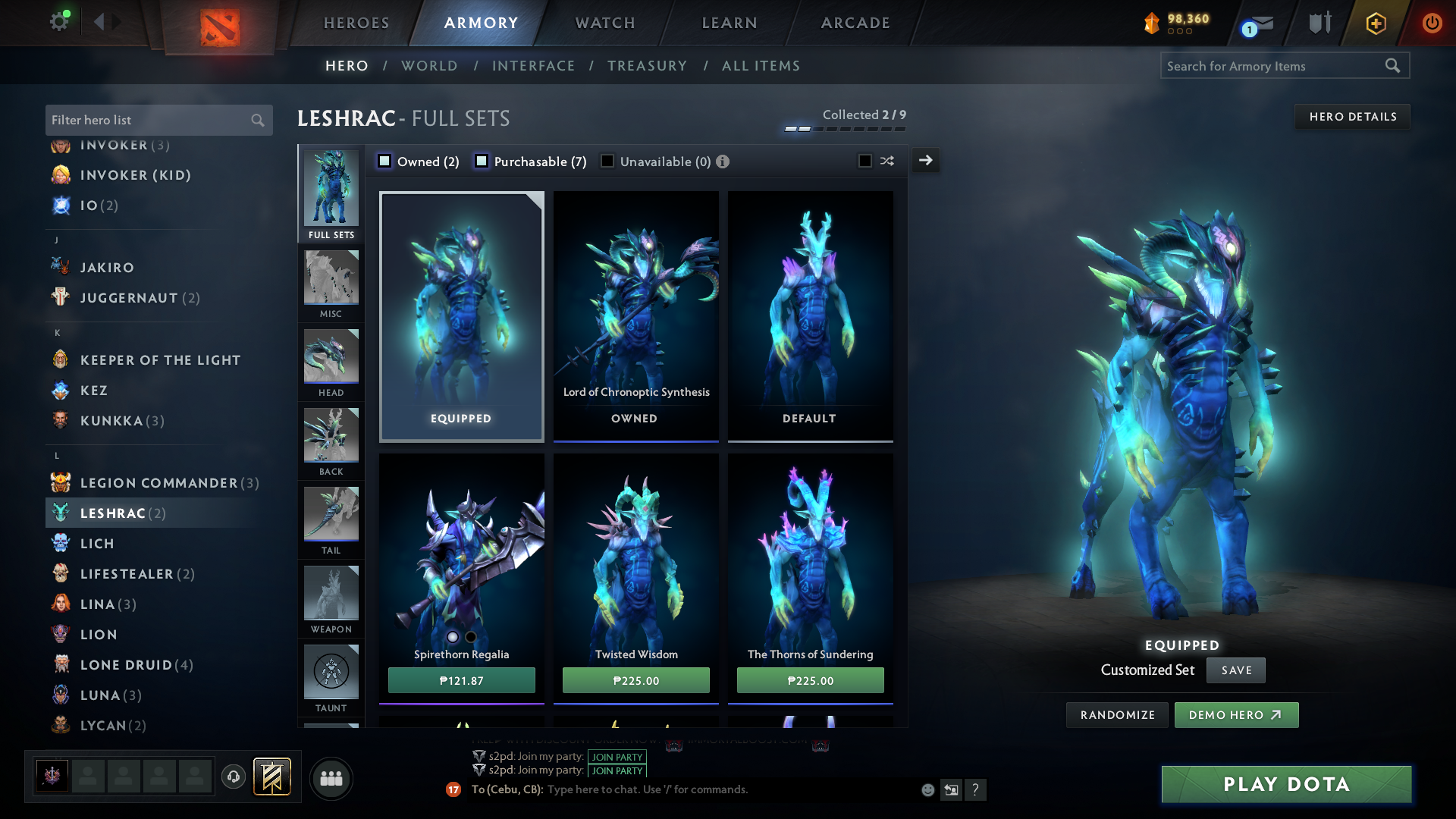Open Hero Details
This screenshot has height=819, width=1456.
[1352, 117]
